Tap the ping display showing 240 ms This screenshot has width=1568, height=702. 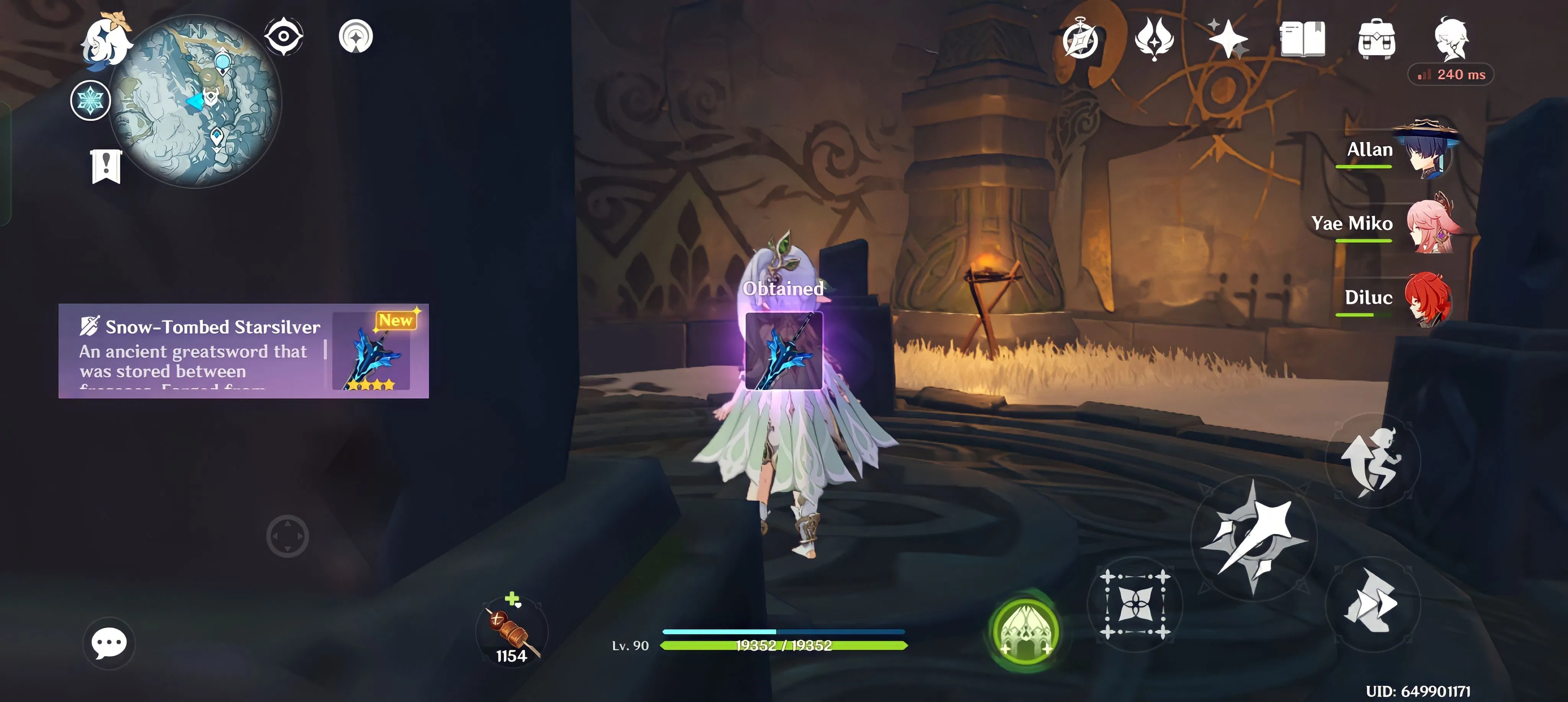coord(1450,74)
